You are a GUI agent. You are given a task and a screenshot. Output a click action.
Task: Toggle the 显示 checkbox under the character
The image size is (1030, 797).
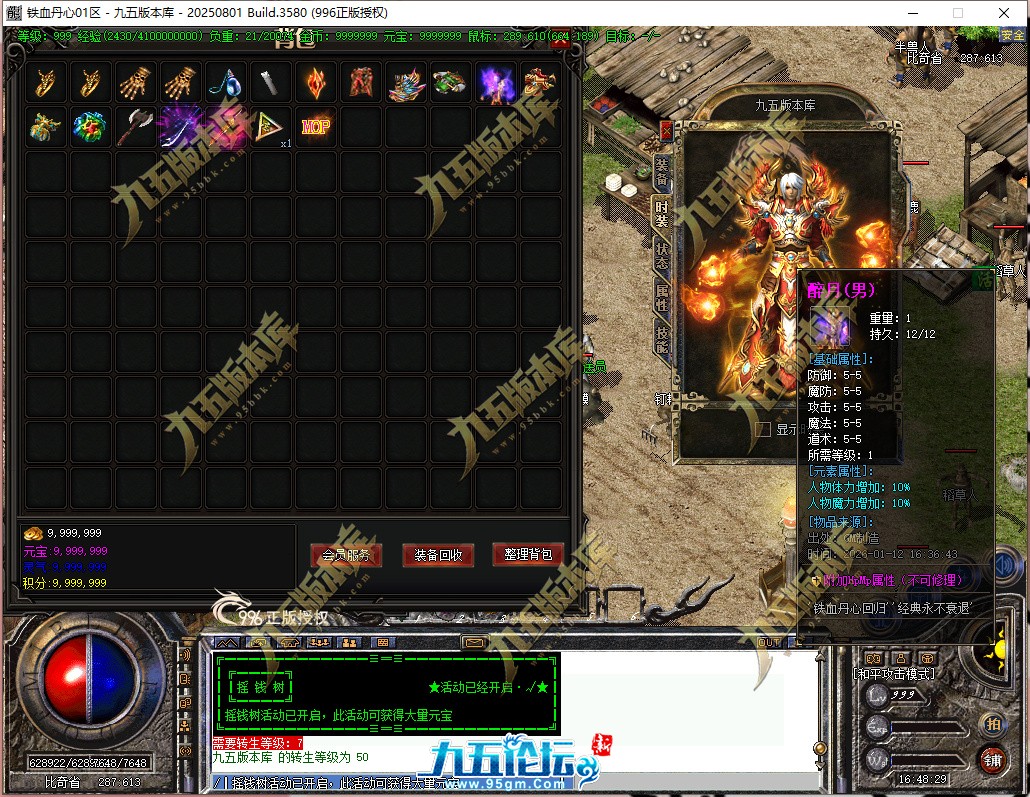click(x=764, y=429)
